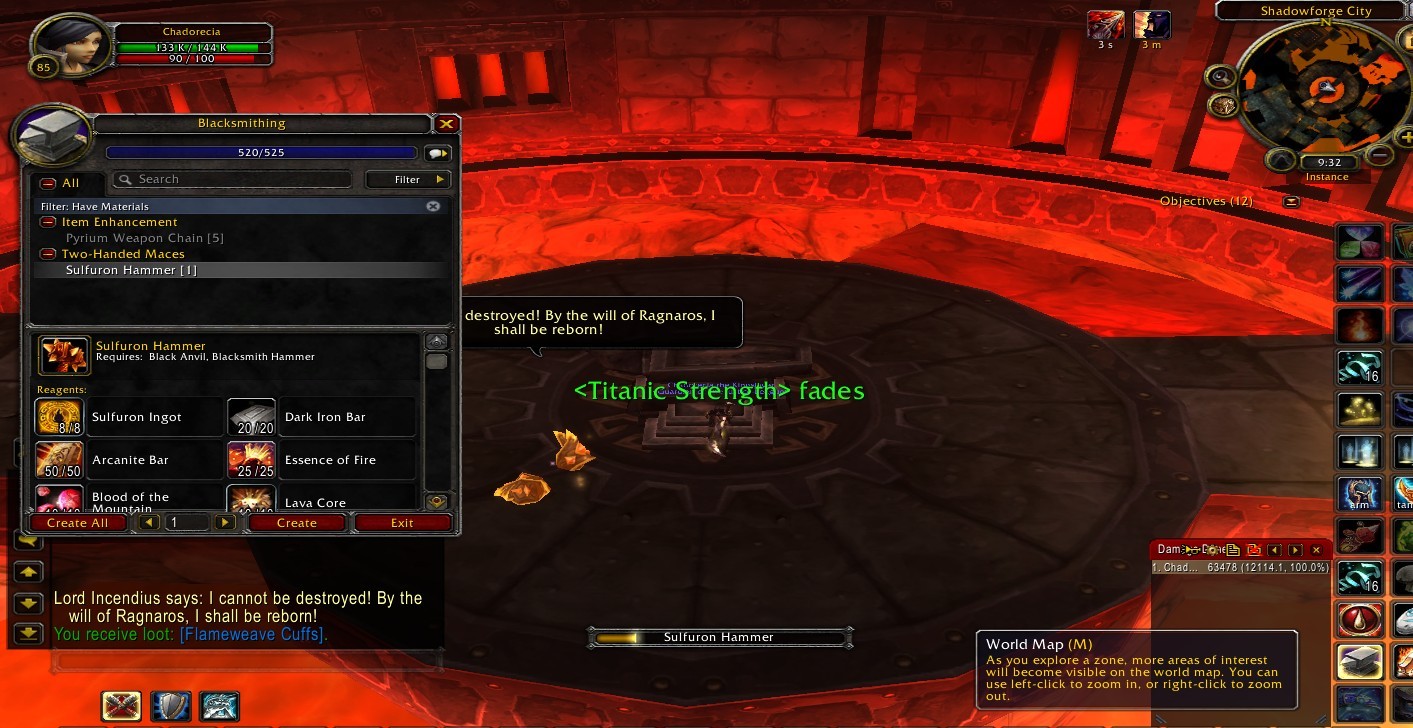Close the Blacksmithing window
The width and height of the screenshot is (1413, 728).
click(446, 124)
